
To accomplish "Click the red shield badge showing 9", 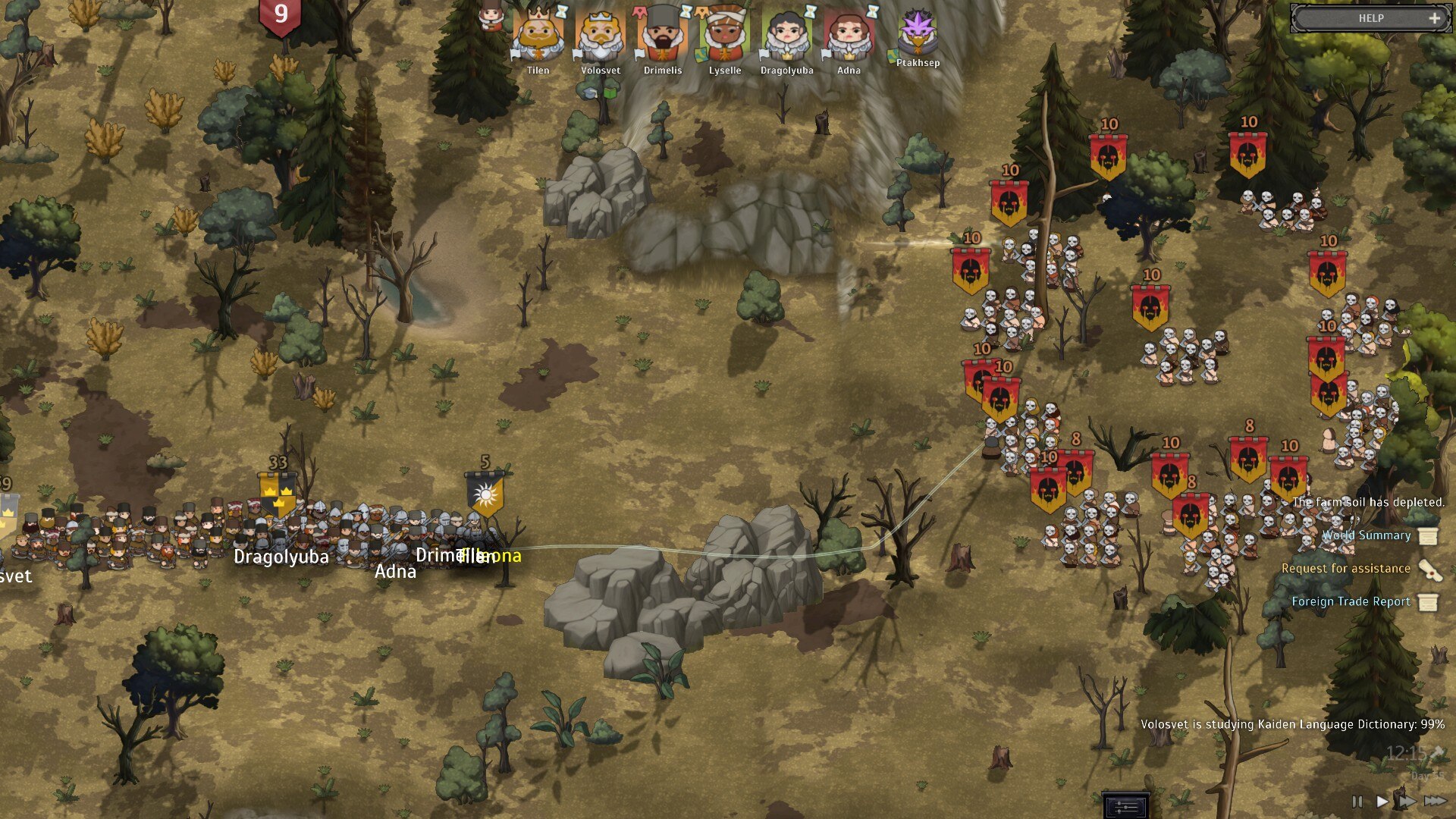I will [x=281, y=17].
